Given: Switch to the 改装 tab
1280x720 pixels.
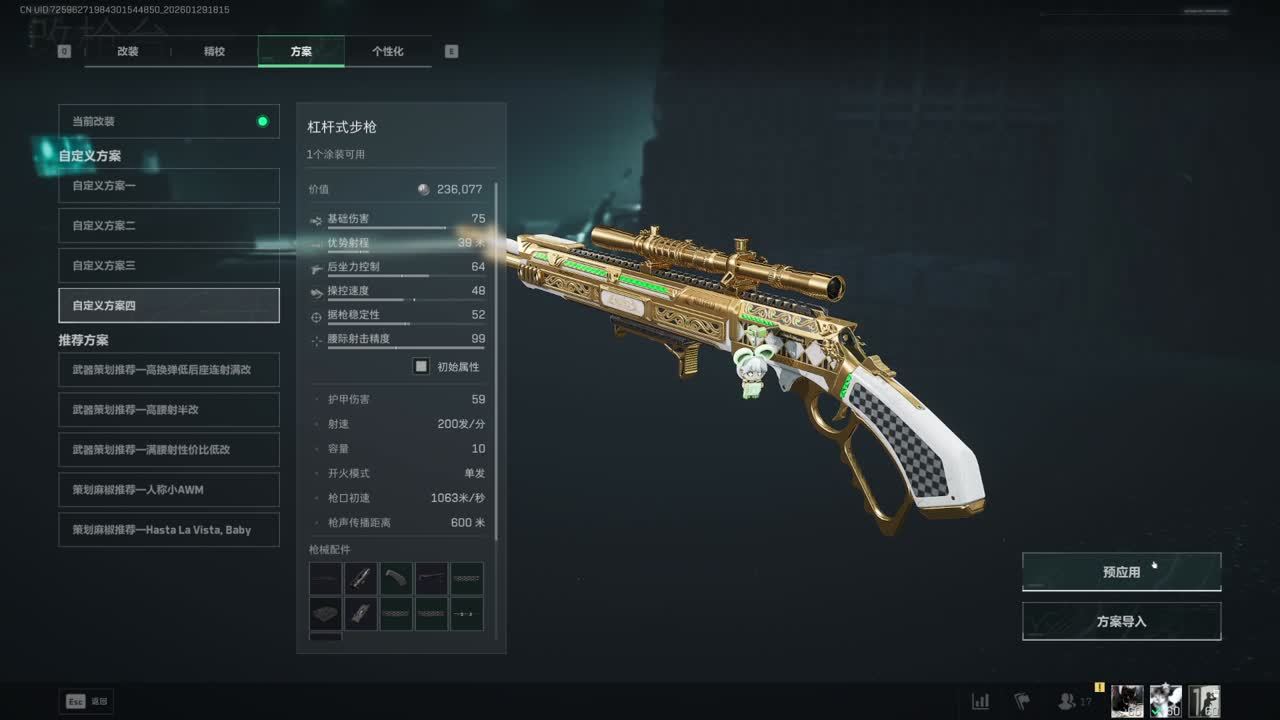Looking at the screenshot, I should coord(127,51).
